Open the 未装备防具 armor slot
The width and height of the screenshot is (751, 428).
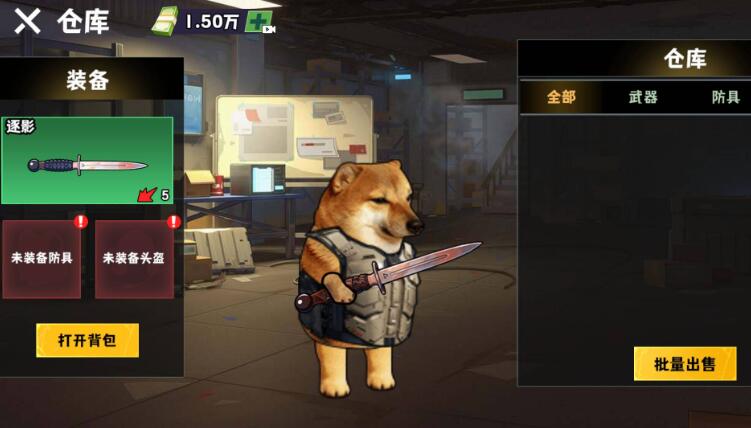[x=42, y=258]
